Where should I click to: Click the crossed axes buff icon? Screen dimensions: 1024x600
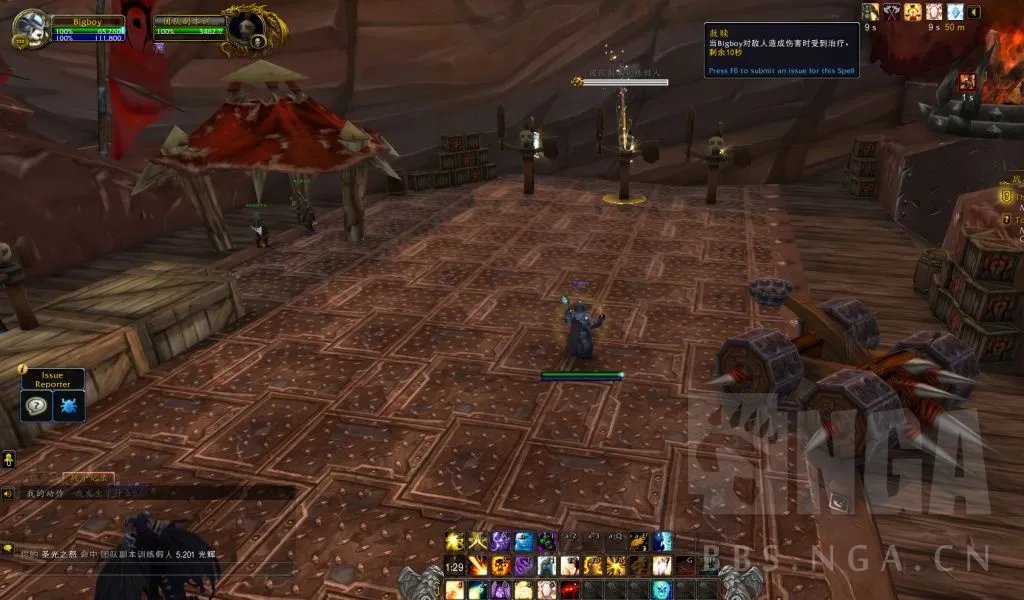pyautogui.click(x=892, y=12)
